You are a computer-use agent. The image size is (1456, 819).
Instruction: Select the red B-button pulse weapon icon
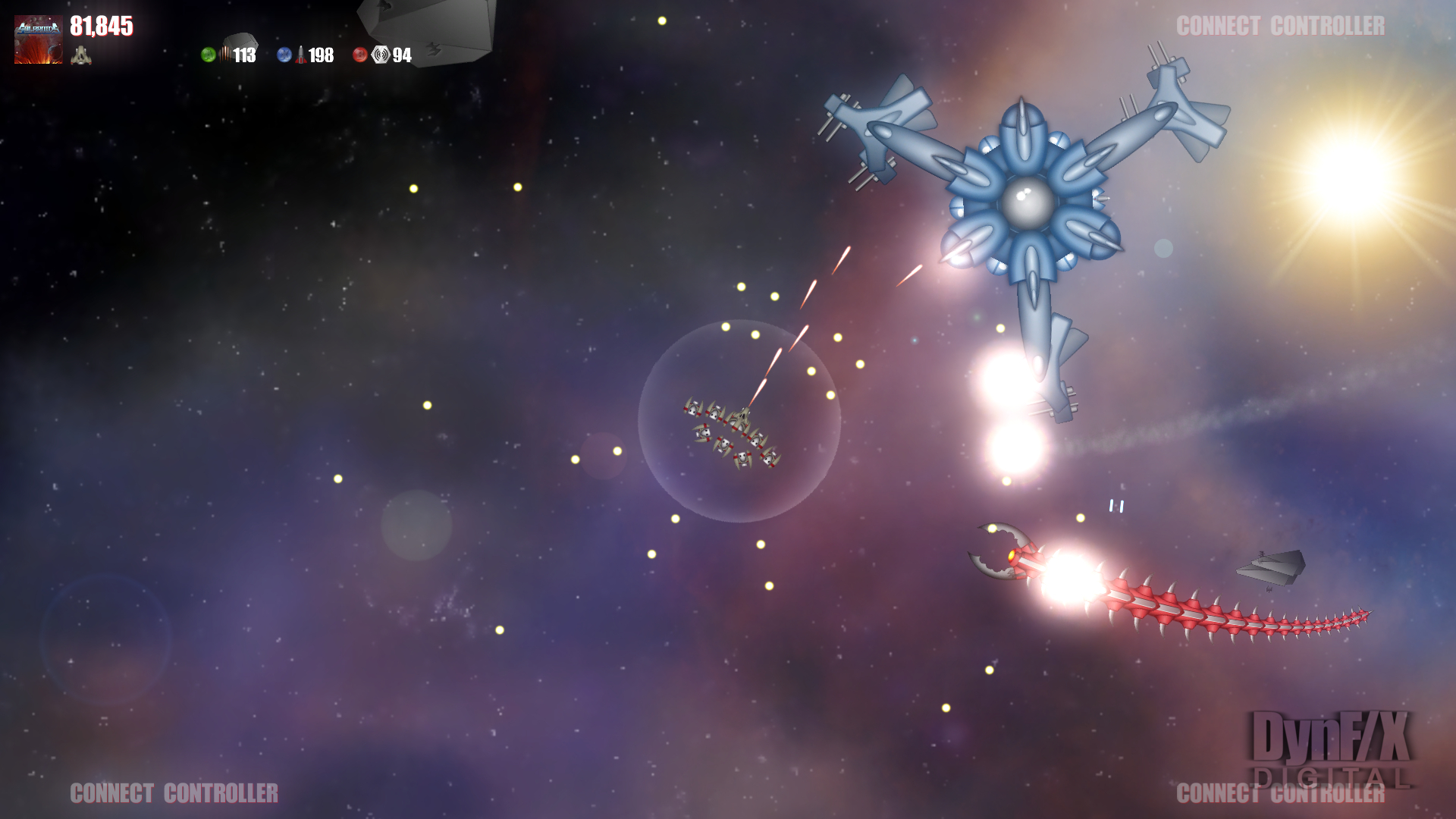click(359, 55)
